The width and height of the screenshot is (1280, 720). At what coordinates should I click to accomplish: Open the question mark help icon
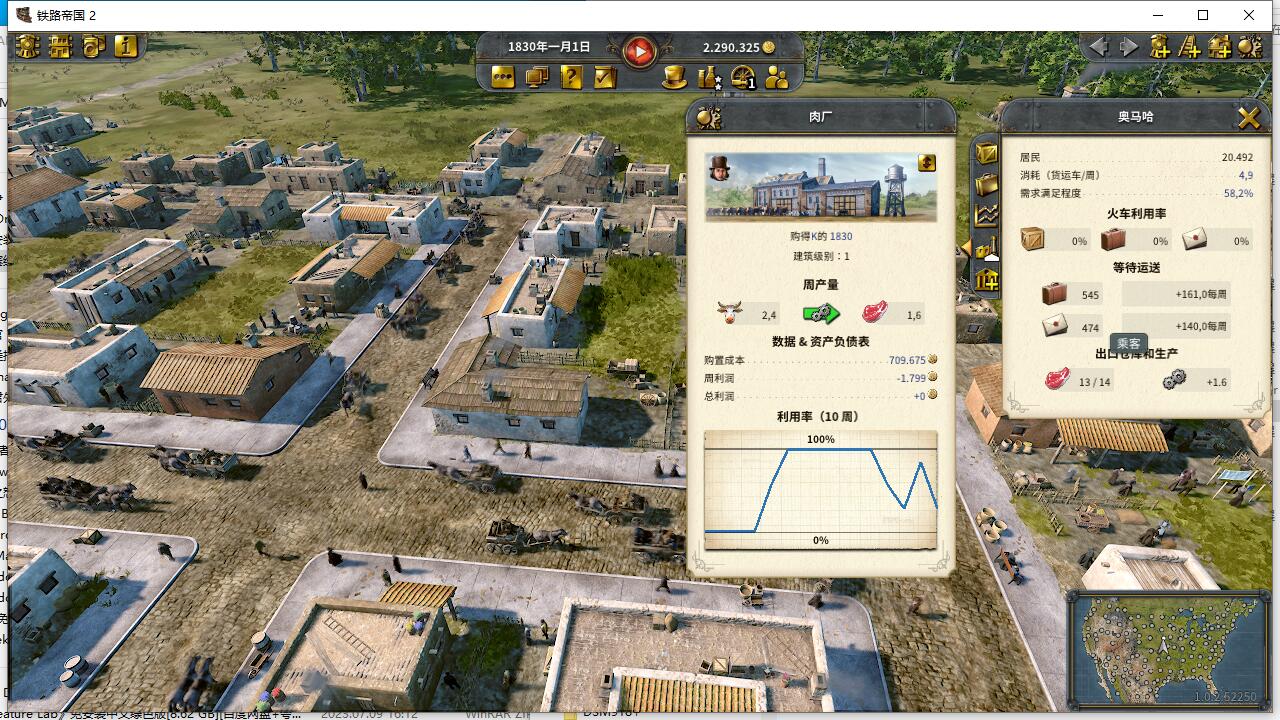(x=571, y=77)
